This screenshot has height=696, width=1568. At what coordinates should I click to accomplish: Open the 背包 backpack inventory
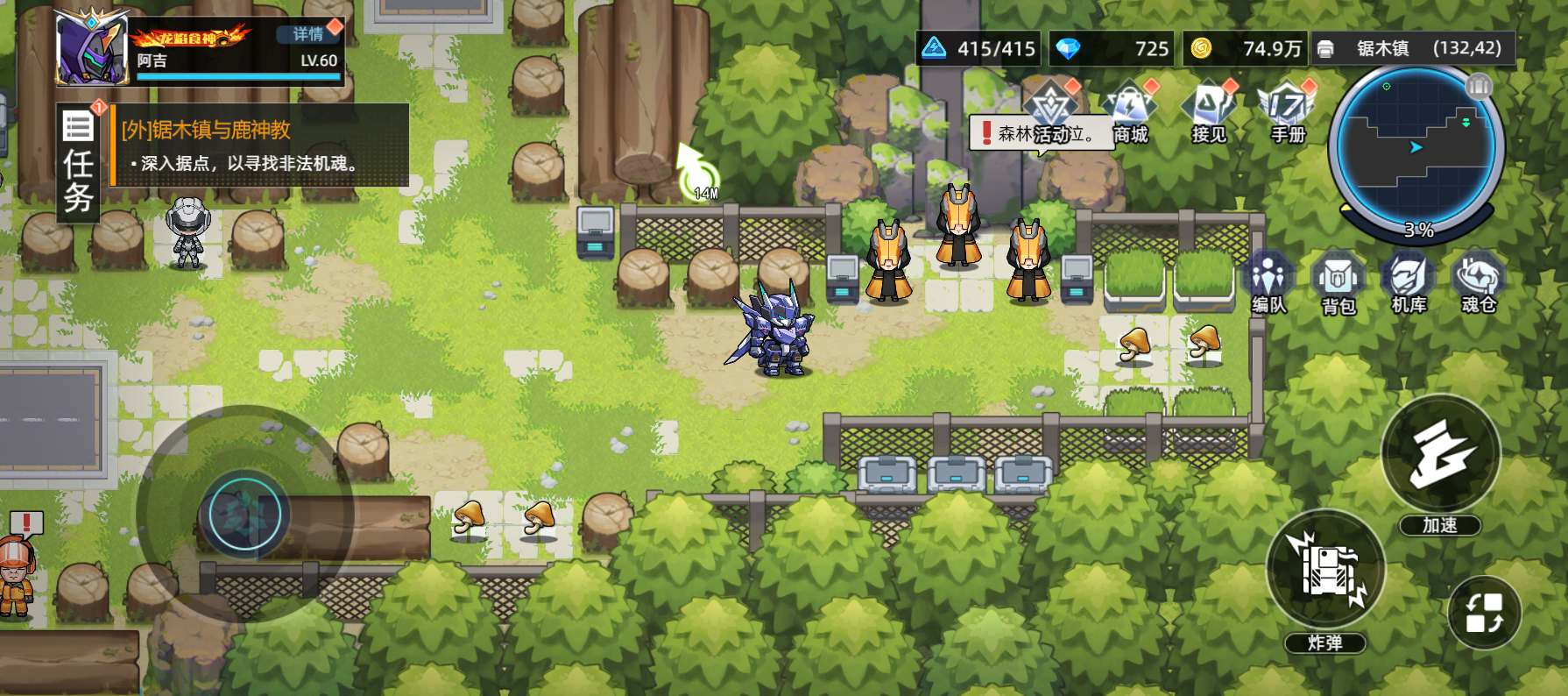pos(1338,282)
